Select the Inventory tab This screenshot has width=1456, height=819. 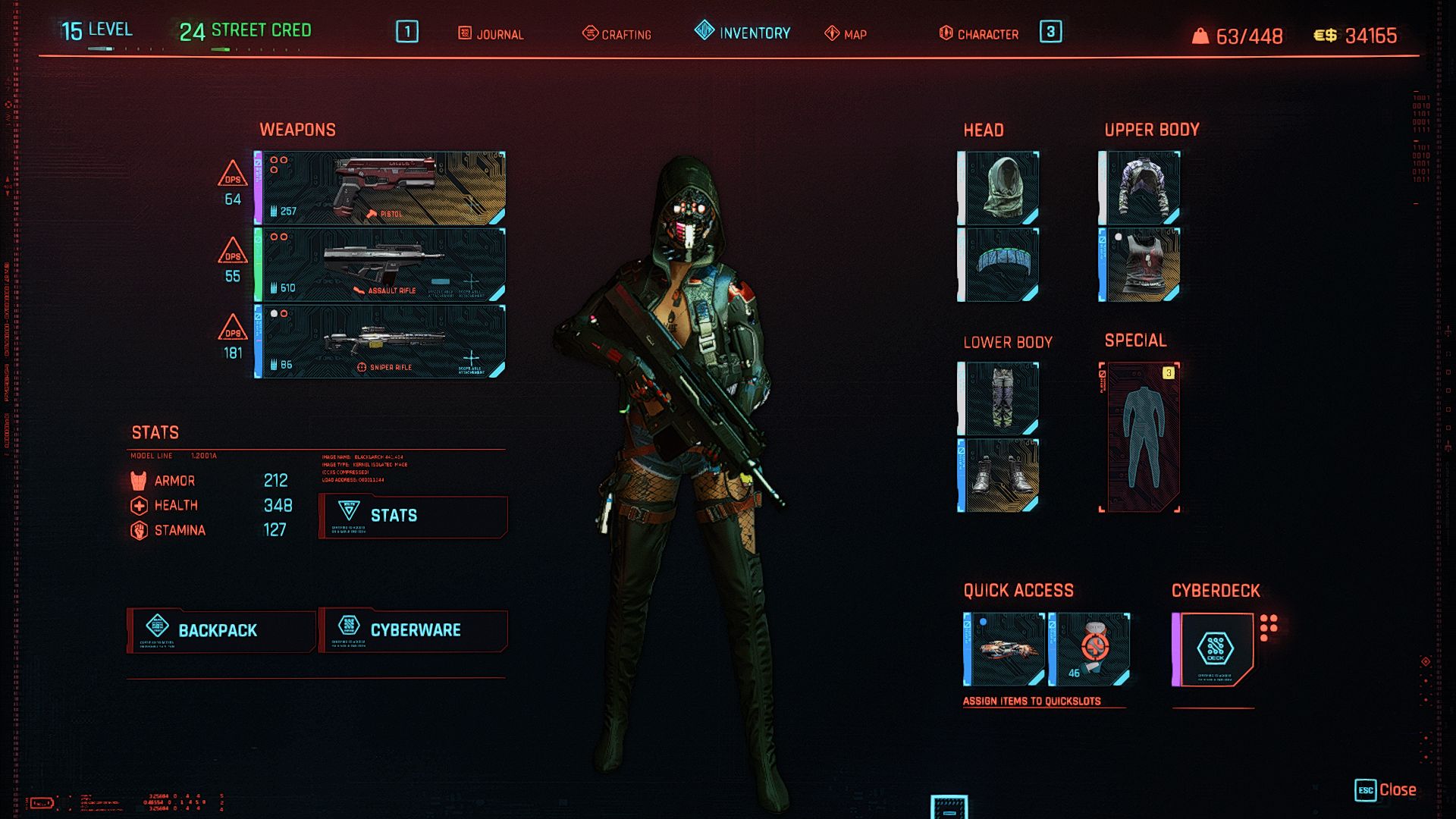pos(743,33)
